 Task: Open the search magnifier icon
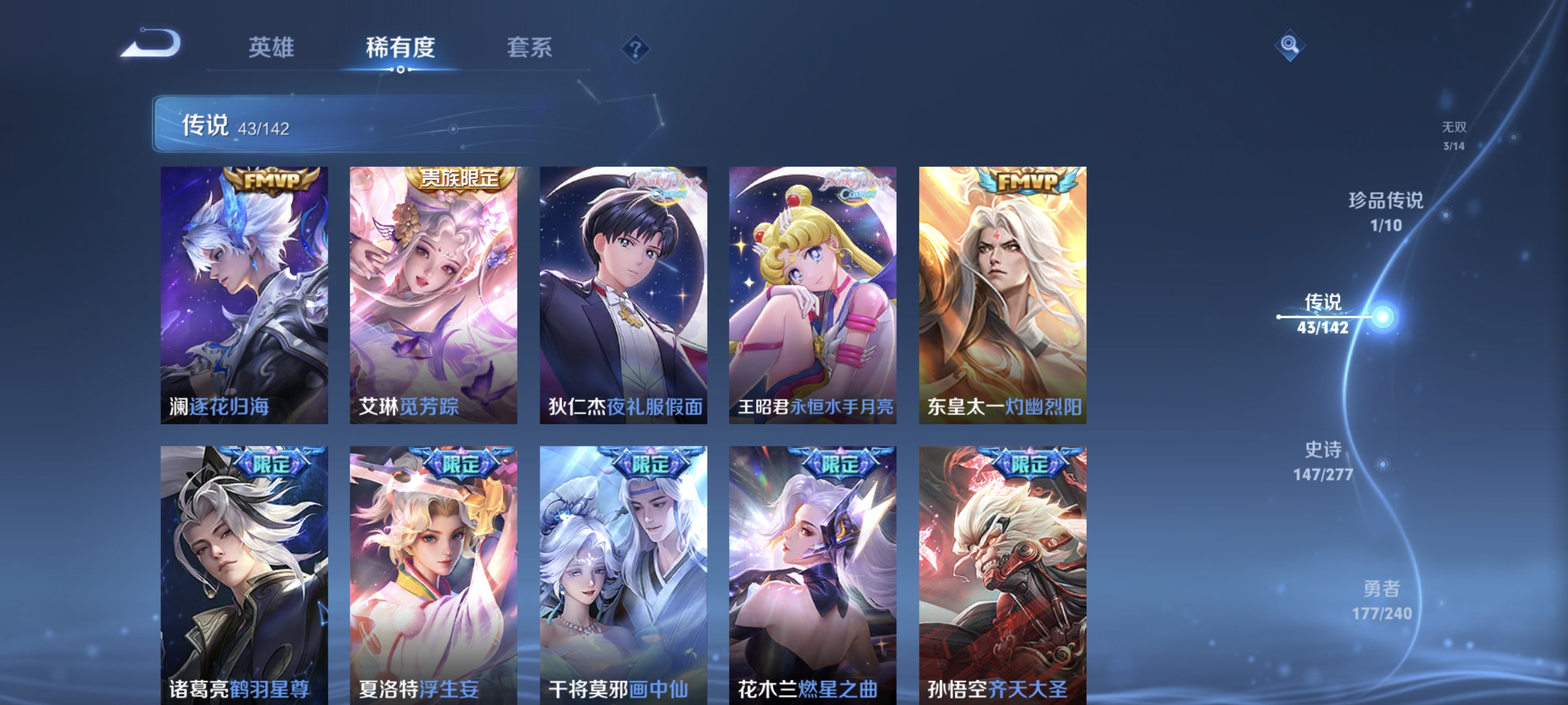tap(1290, 44)
